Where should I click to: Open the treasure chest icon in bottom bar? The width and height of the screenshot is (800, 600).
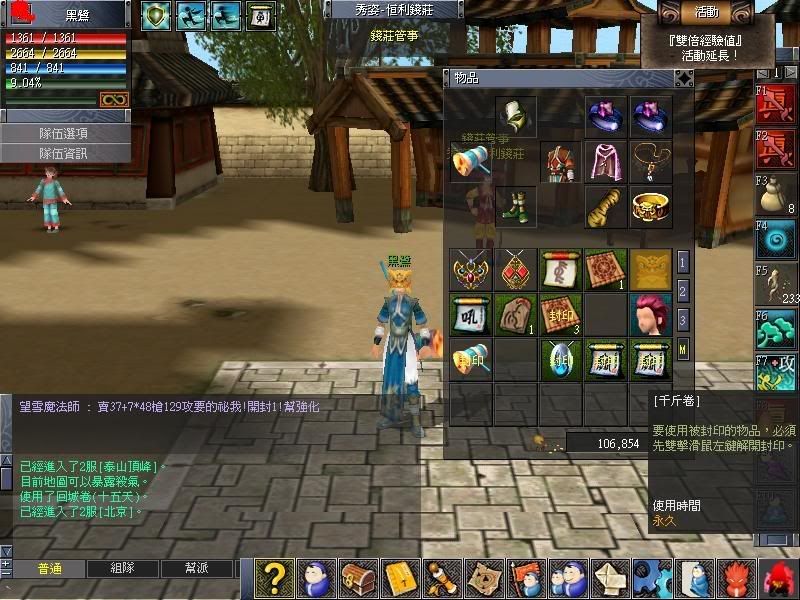[x=359, y=579]
